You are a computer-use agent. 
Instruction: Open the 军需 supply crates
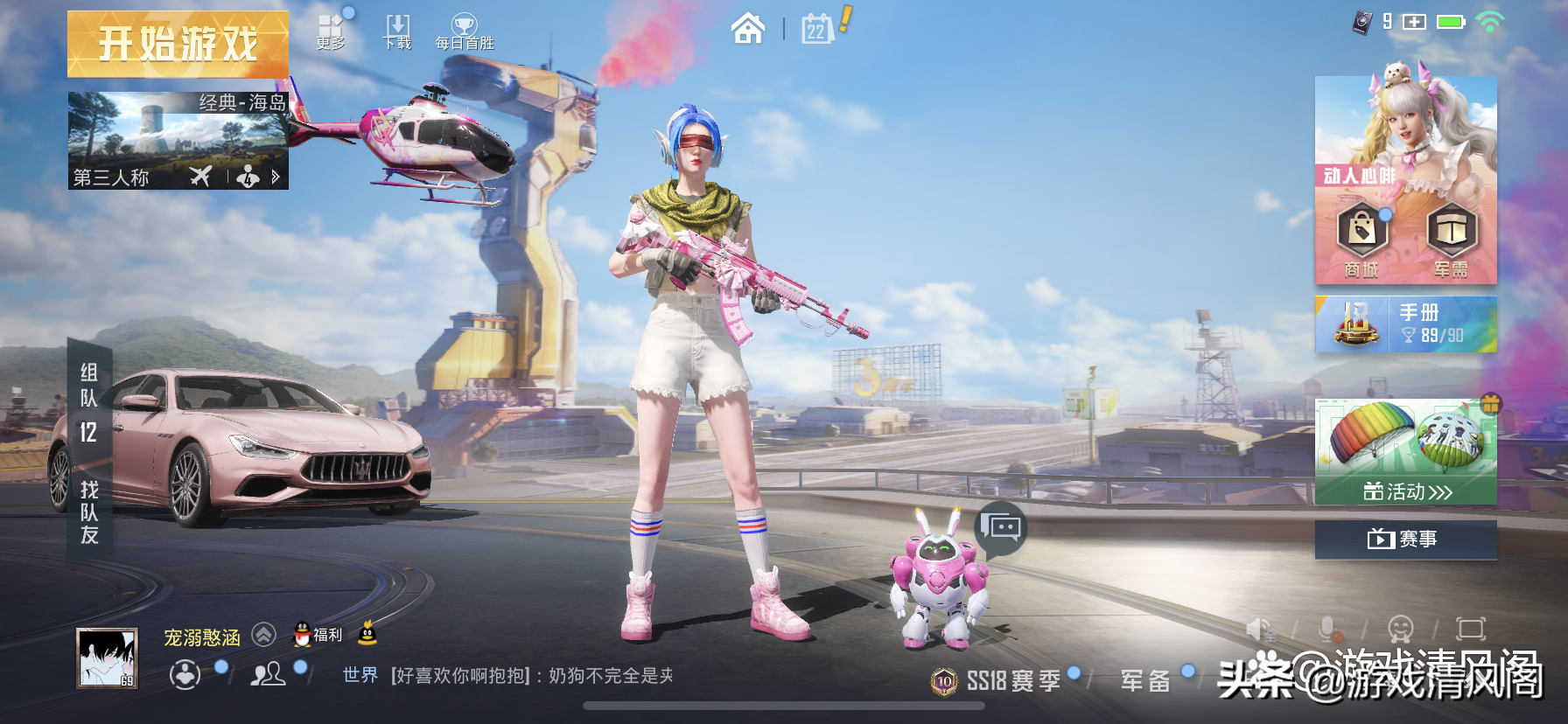coord(1451,240)
